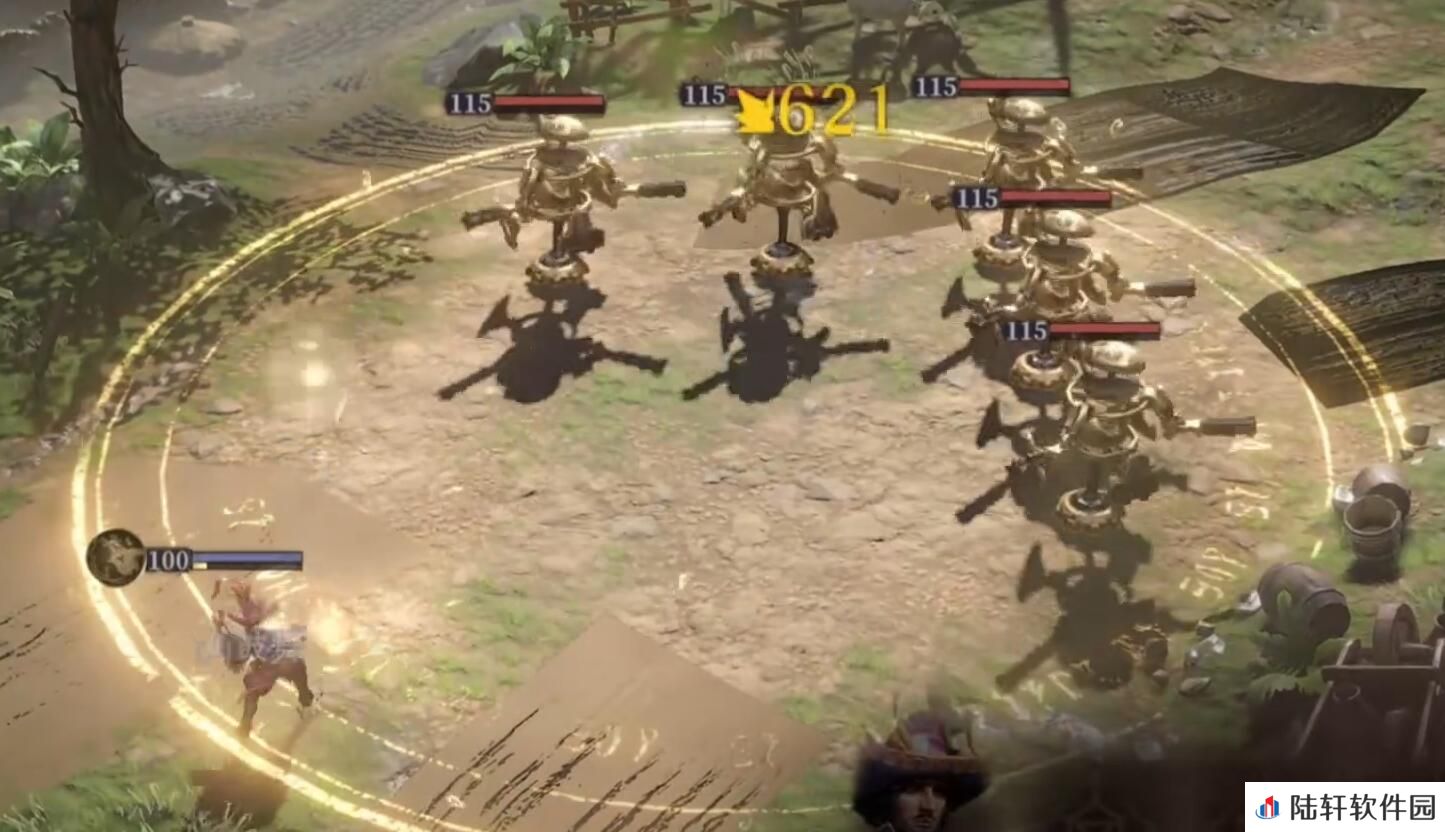Select the hat-wearing character portrait
Screen dimensions: 1445x832
pyautogui.click(x=918, y=772)
